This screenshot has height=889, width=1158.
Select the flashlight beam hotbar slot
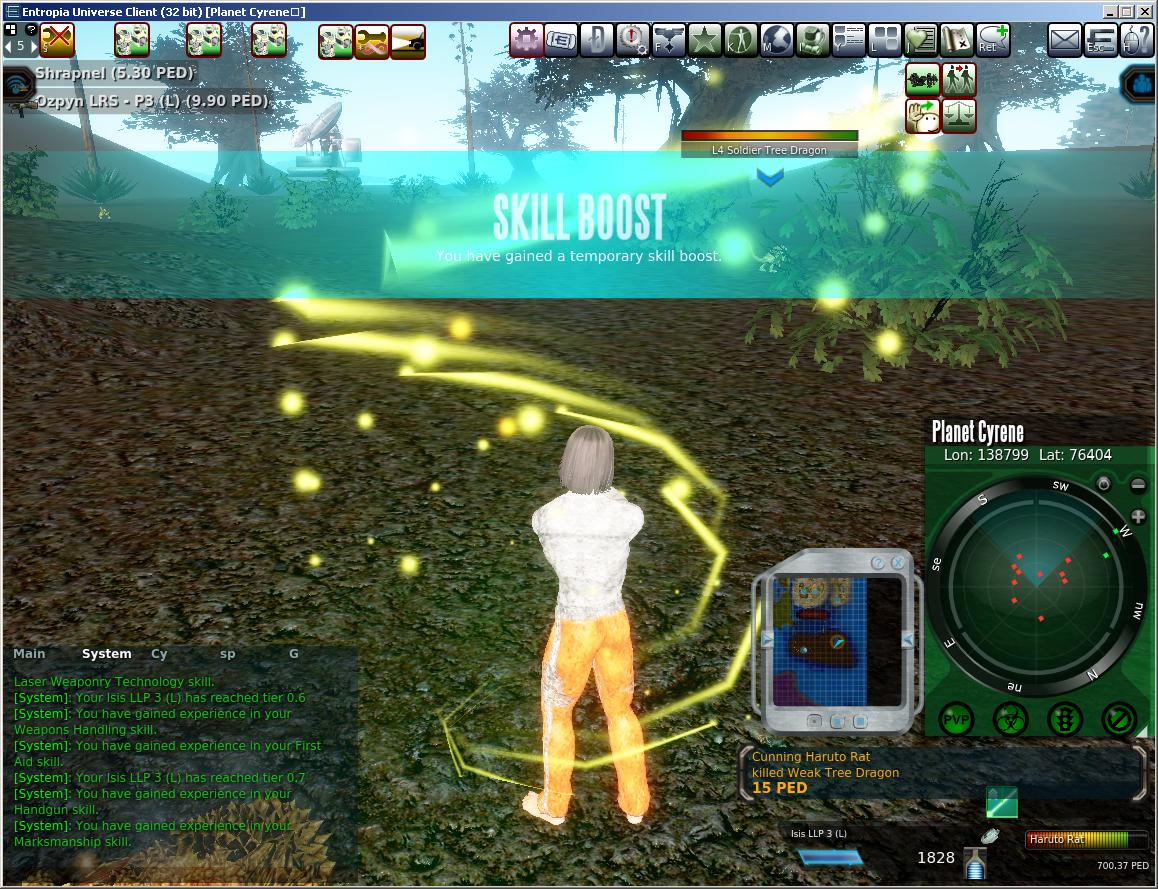point(407,41)
